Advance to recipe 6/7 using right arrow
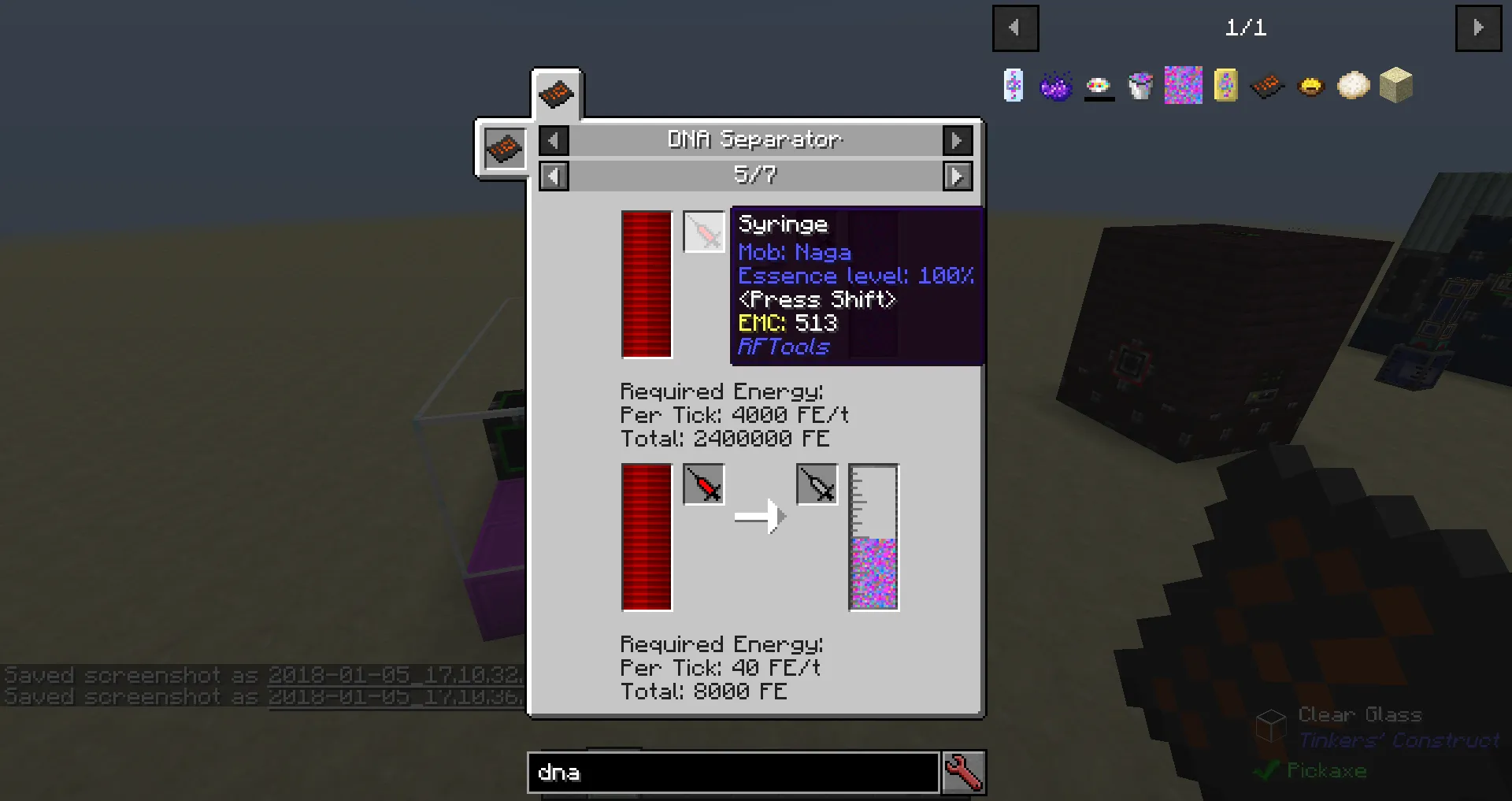Viewport: 1512px width, 801px height. pyautogui.click(x=958, y=176)
